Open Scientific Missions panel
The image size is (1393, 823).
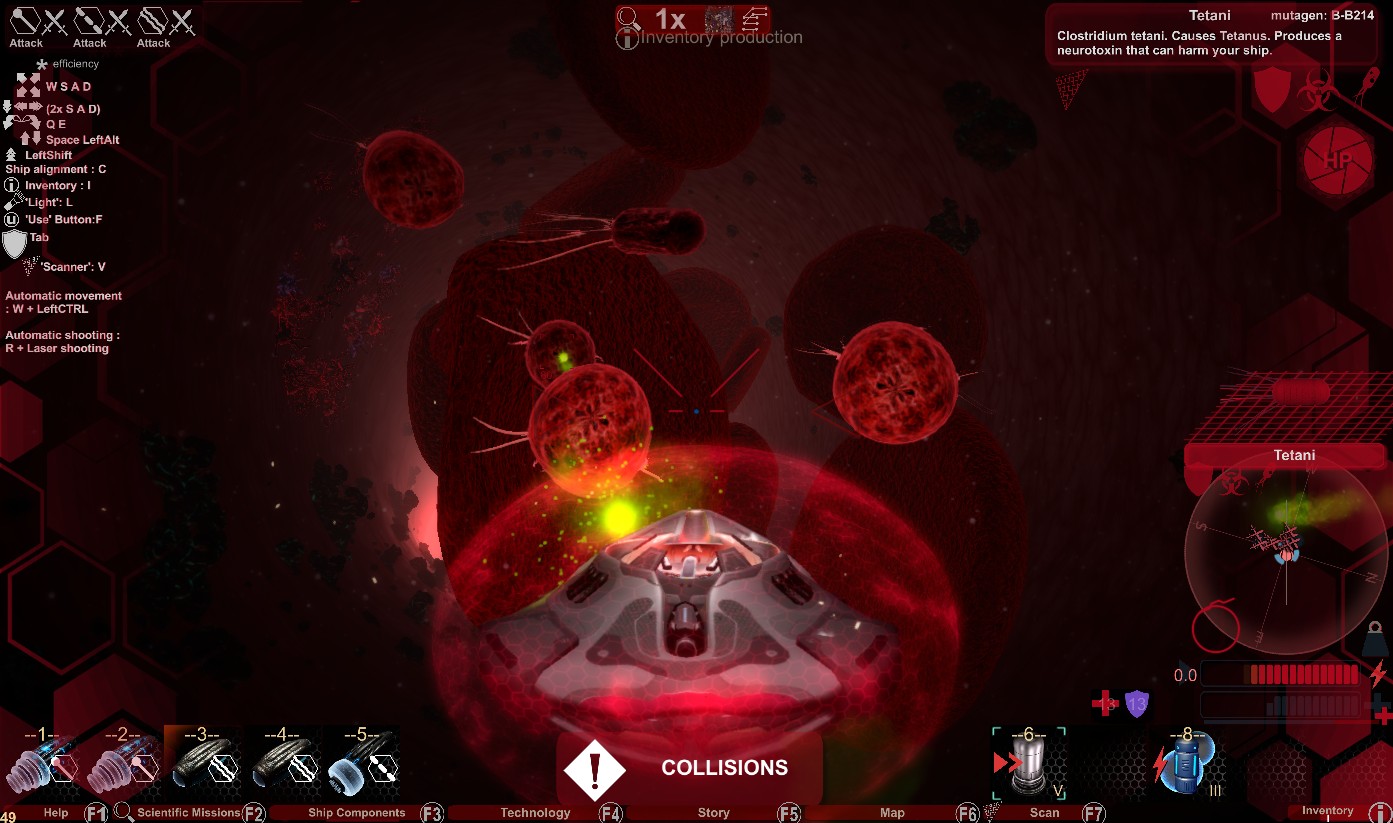click(x=188, y=812)
